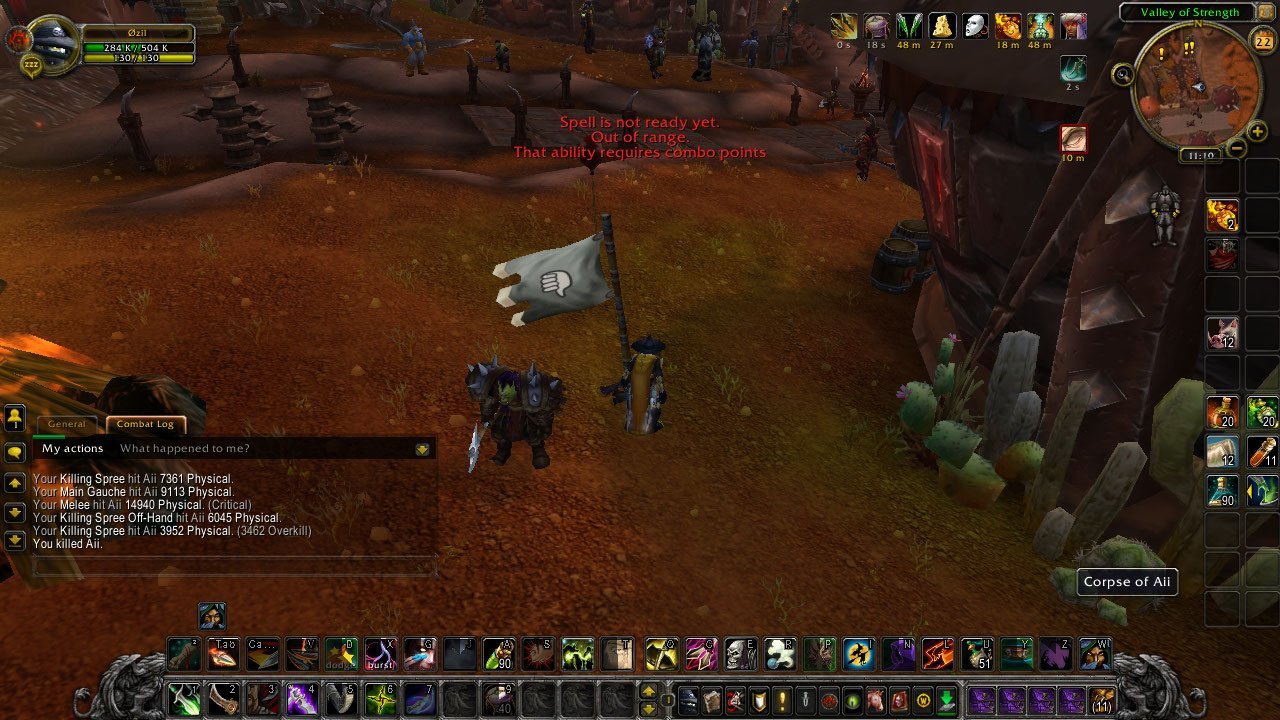Activate the skull ability on the action bar
The image size is (1280, 720).
[x=739, y=654]
